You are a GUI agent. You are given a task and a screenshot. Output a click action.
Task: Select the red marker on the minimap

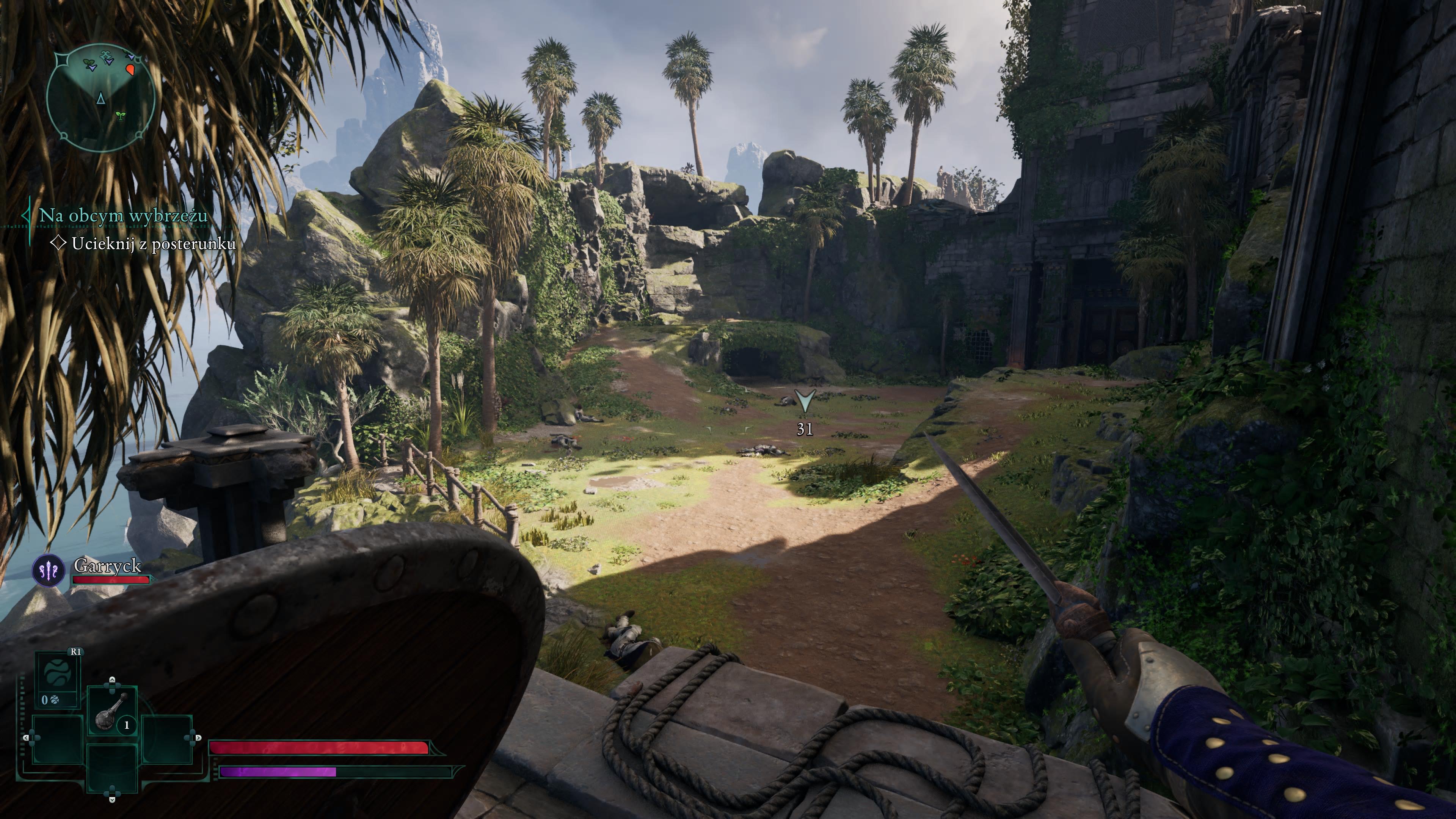tap(130, 69)
